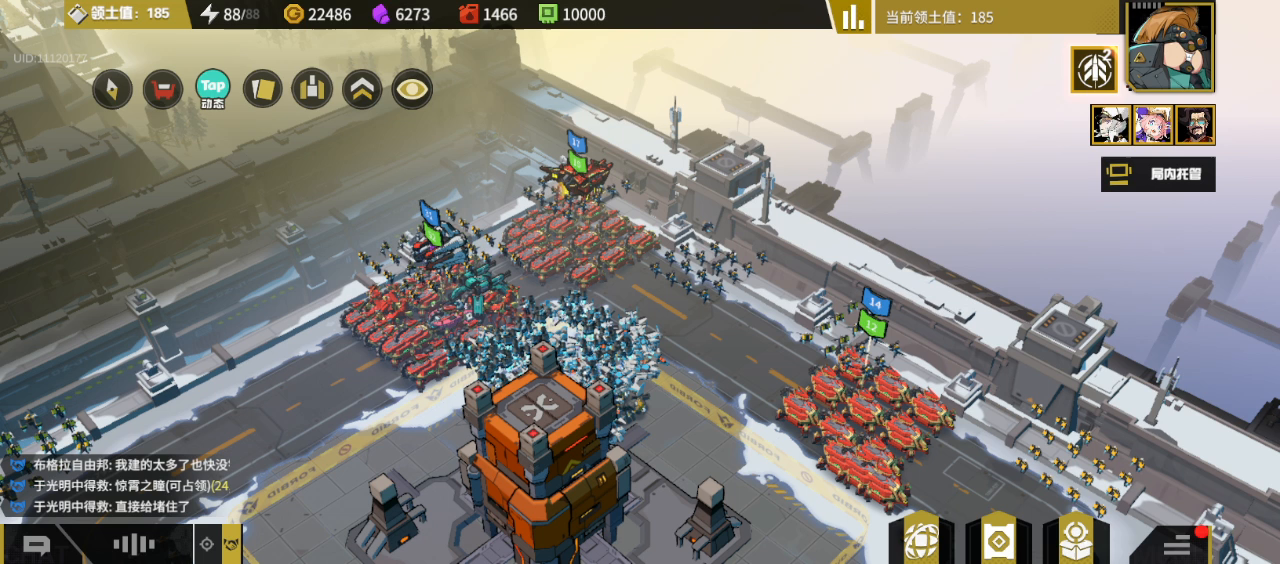Tap the voice waveform button
Image resolution: width=1280 pixels, height=564 pixels.
pos(133,545)
